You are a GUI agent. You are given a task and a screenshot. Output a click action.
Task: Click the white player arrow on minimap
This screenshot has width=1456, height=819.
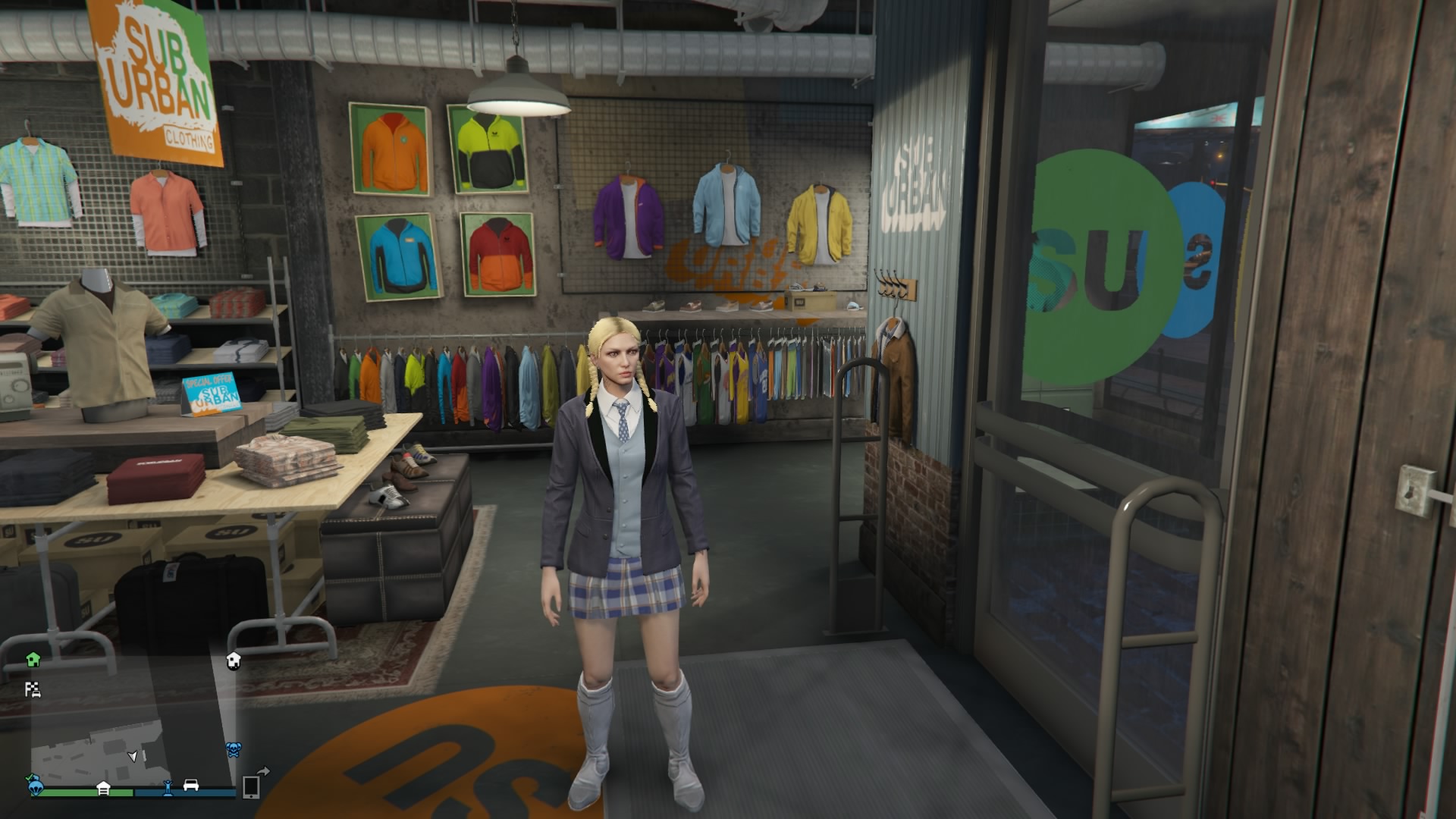(x=133, y=756)
